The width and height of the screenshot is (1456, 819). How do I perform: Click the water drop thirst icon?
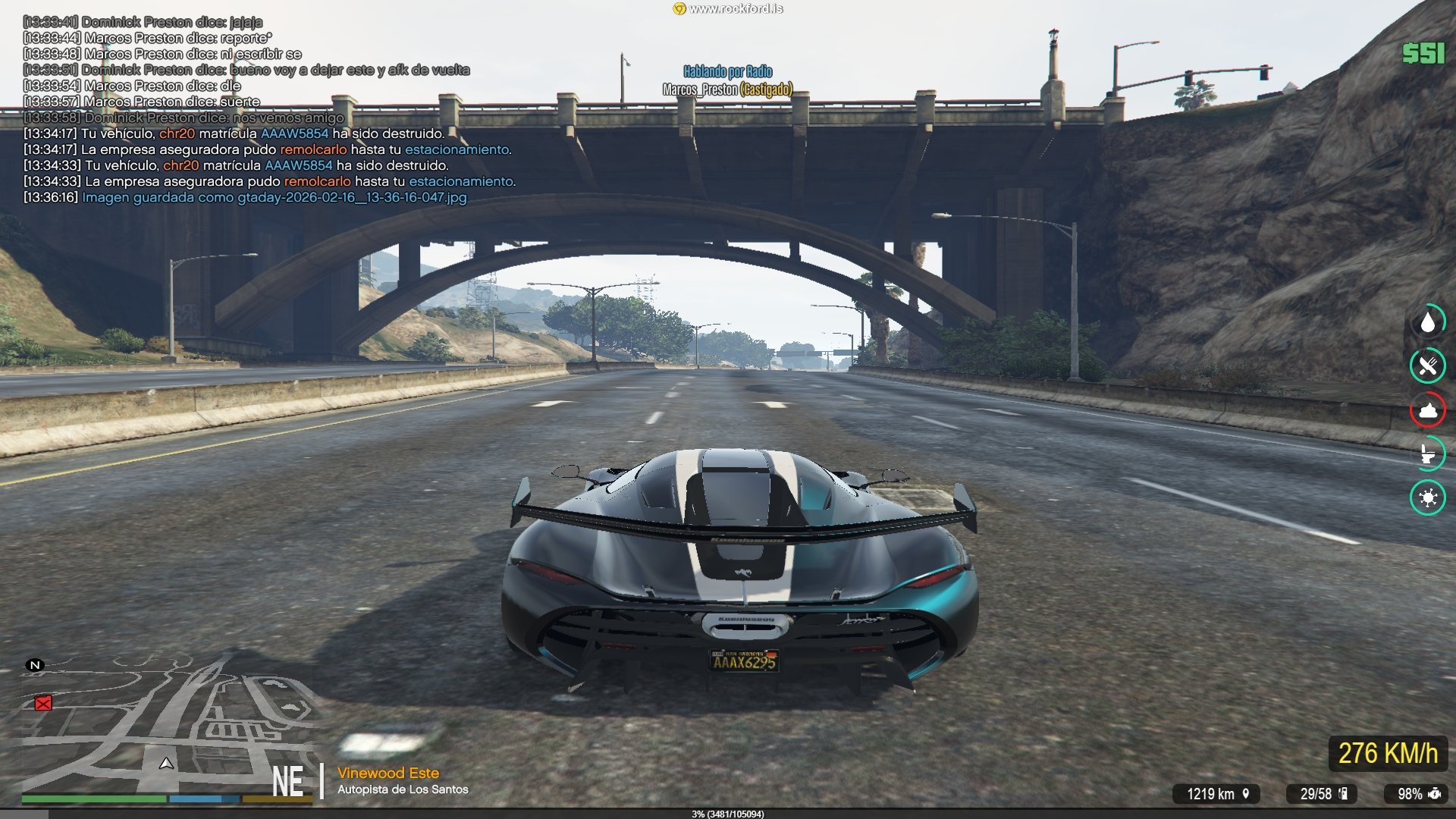point(1428,322)
